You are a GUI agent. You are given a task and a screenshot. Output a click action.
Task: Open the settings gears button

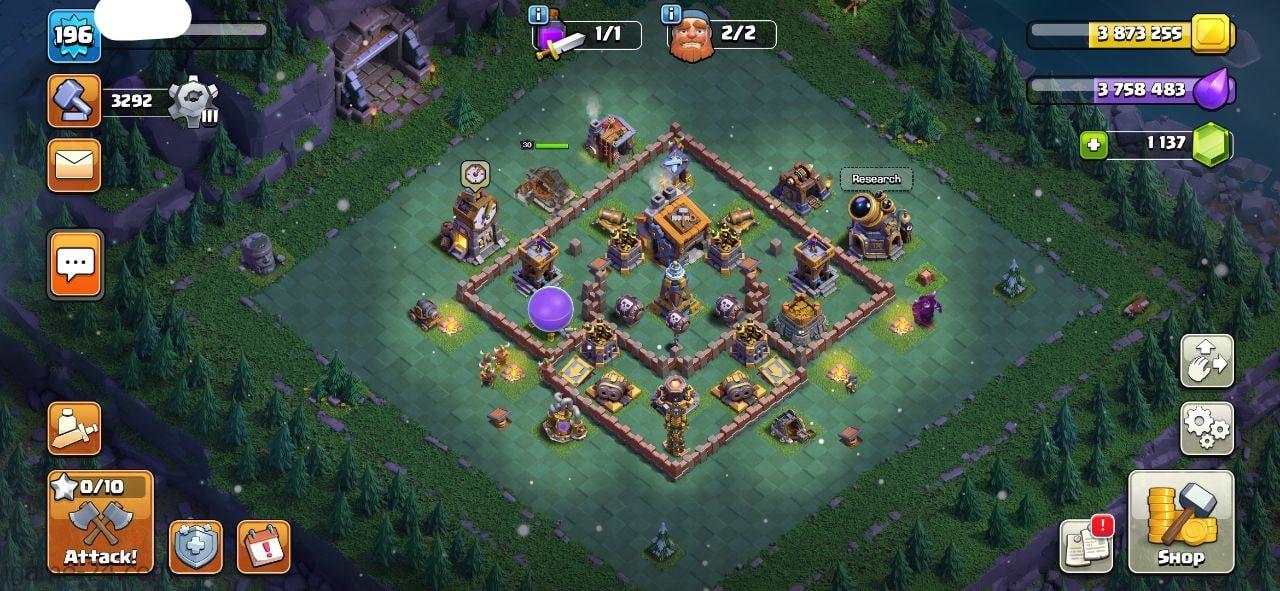point(1207,429)
